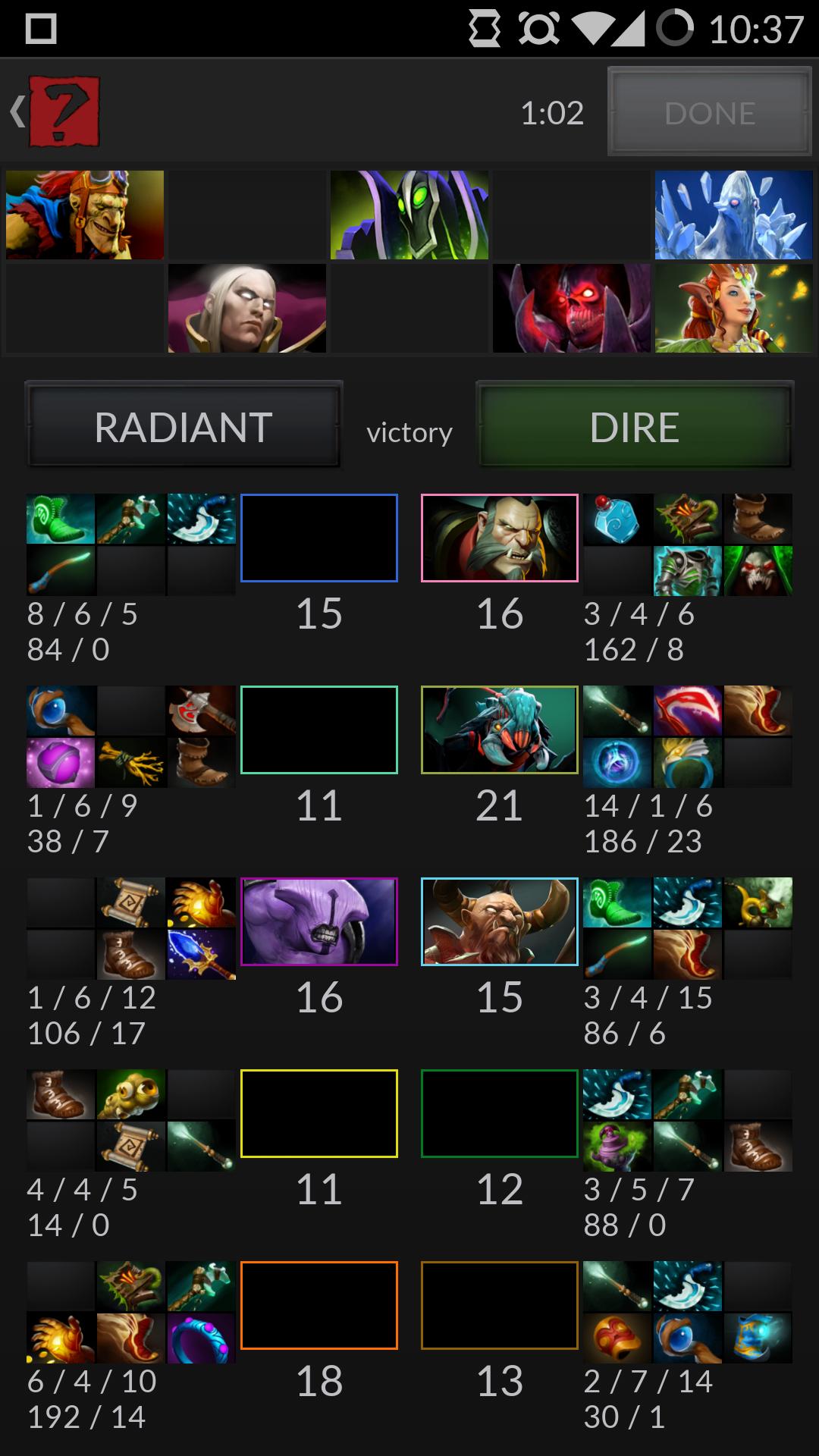Screen dimensions: 819x1456
Task: Pick the Batrider hero portrait
Action: click(x=85, y=215)
